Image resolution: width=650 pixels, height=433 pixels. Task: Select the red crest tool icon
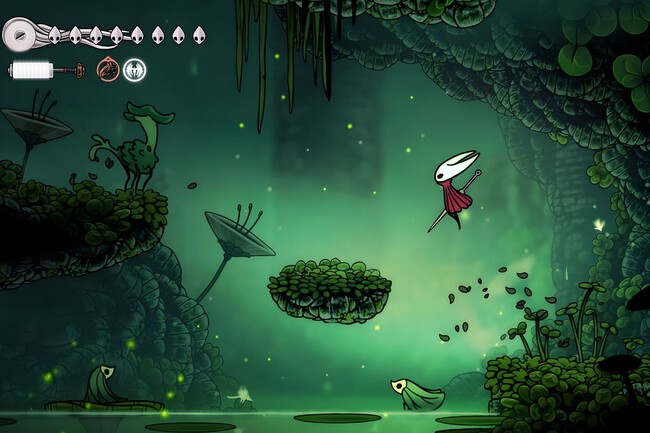107,70
